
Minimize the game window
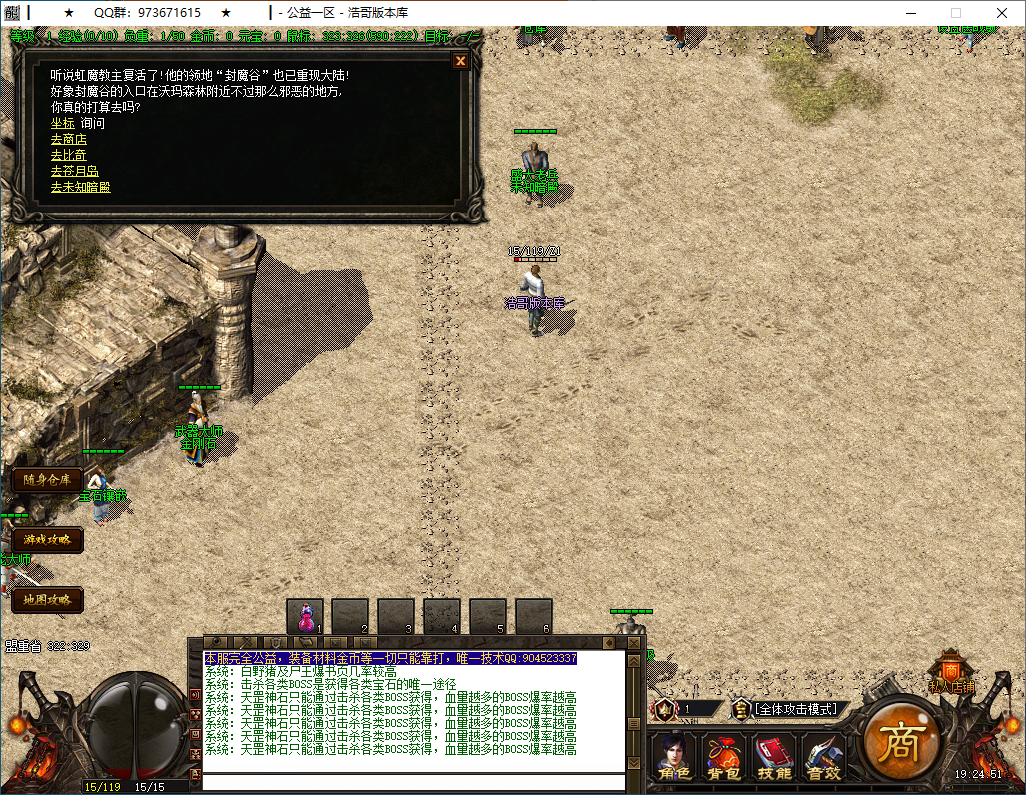(910, 12)
